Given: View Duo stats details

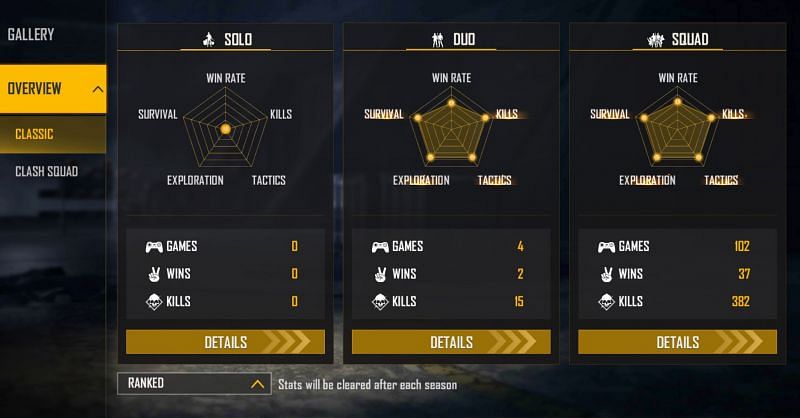Looking at the screenshot, I should click(451, 342).
